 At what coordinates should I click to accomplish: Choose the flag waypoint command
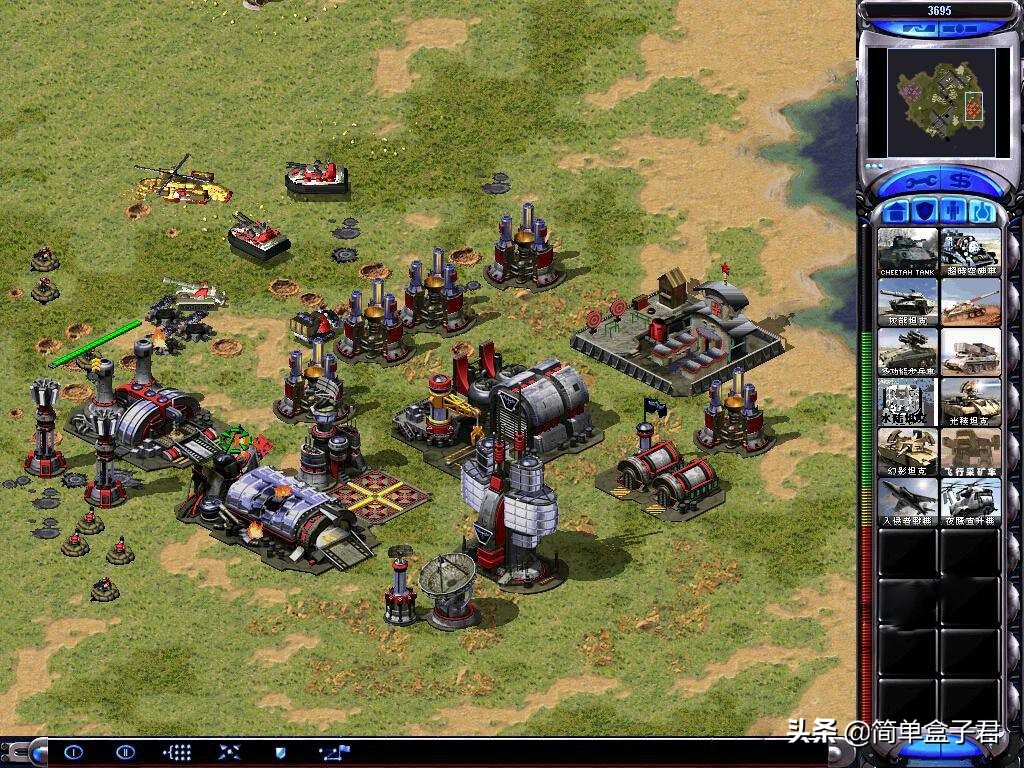tap(333, 752)
